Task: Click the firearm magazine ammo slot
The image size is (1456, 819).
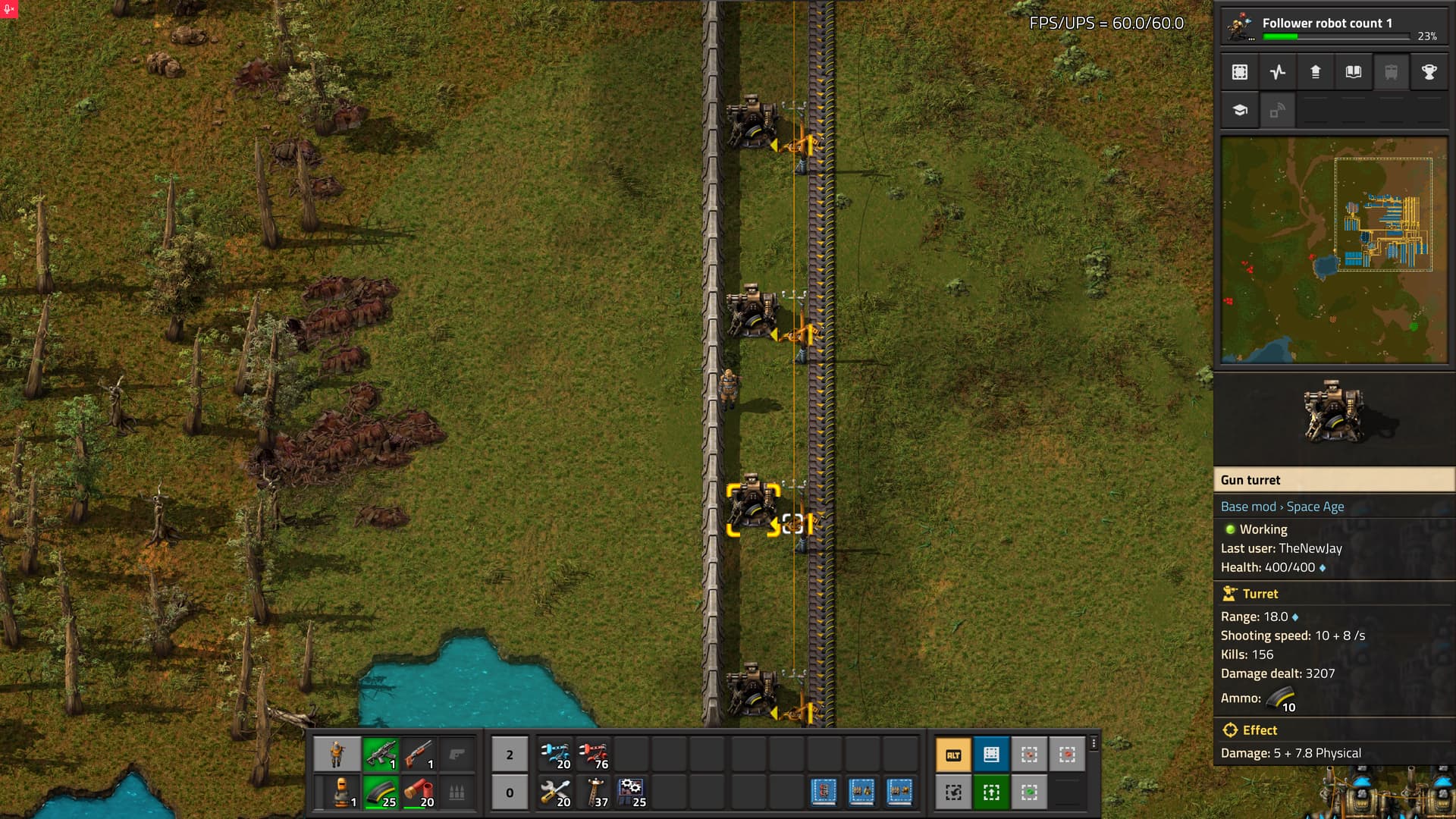Action: (x=381, y=792)
